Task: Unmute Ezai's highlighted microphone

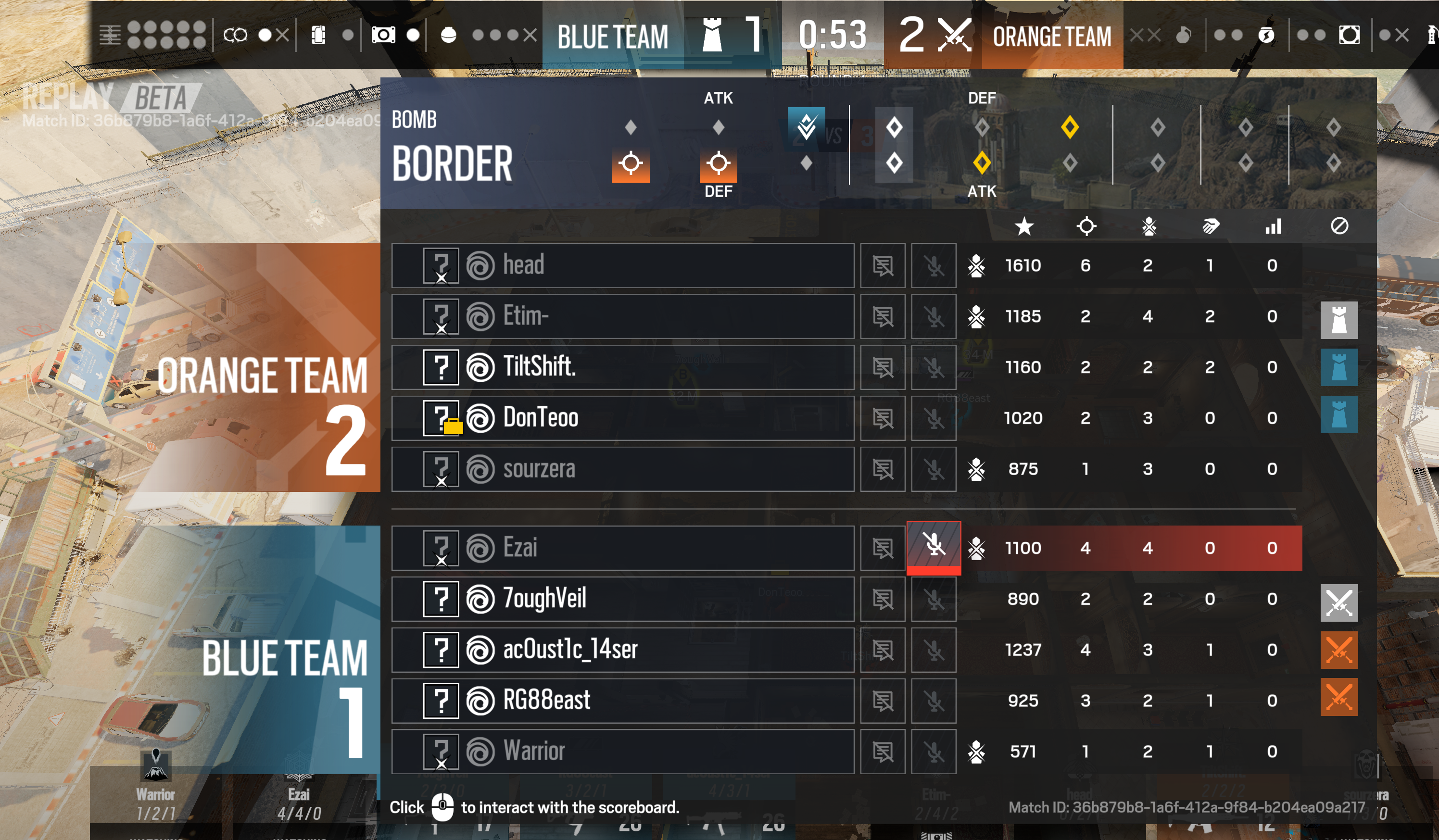Action: (x=935, y=547)
